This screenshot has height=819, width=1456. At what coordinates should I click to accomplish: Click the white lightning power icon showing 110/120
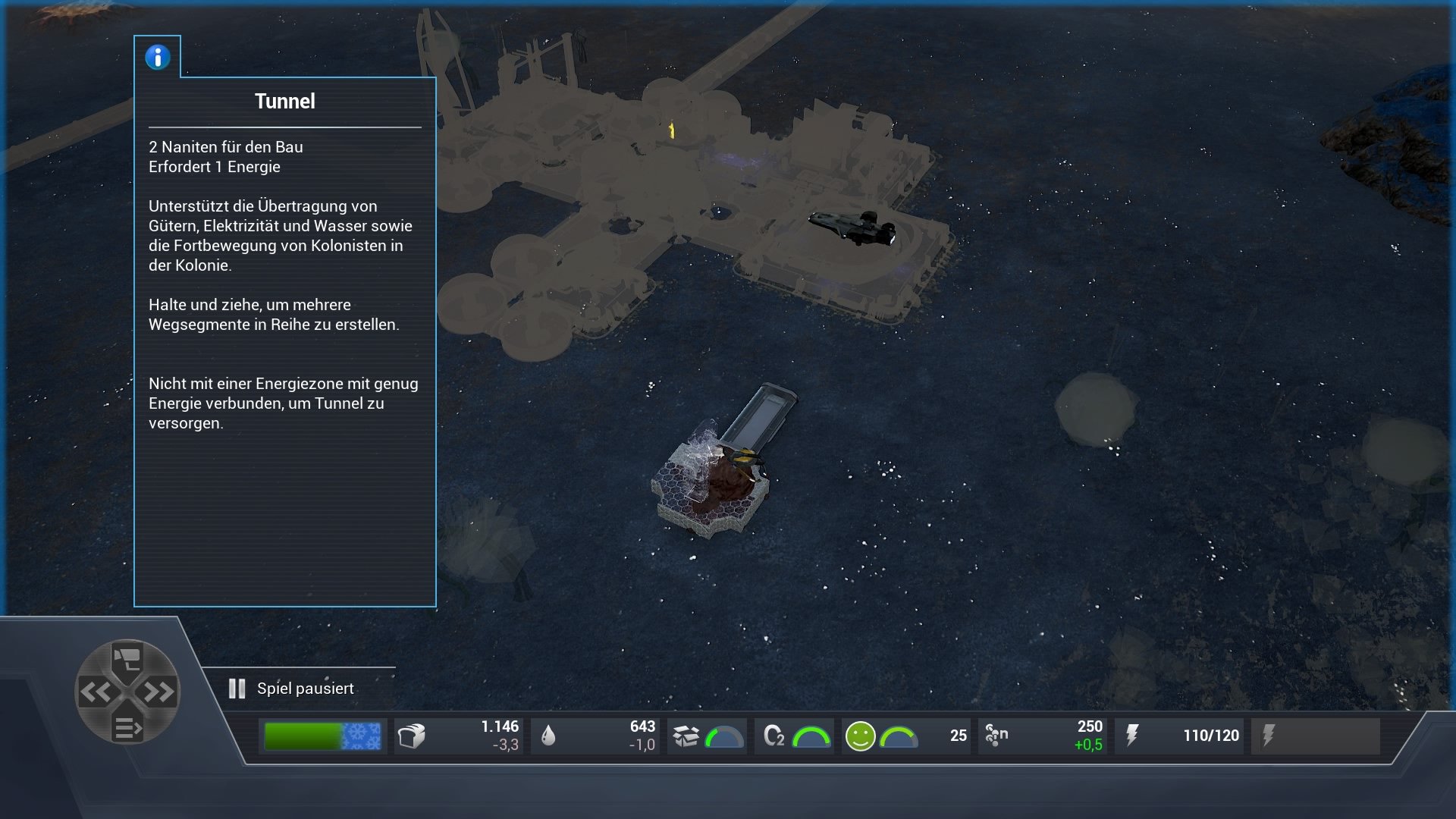(x=1133, y=735)
